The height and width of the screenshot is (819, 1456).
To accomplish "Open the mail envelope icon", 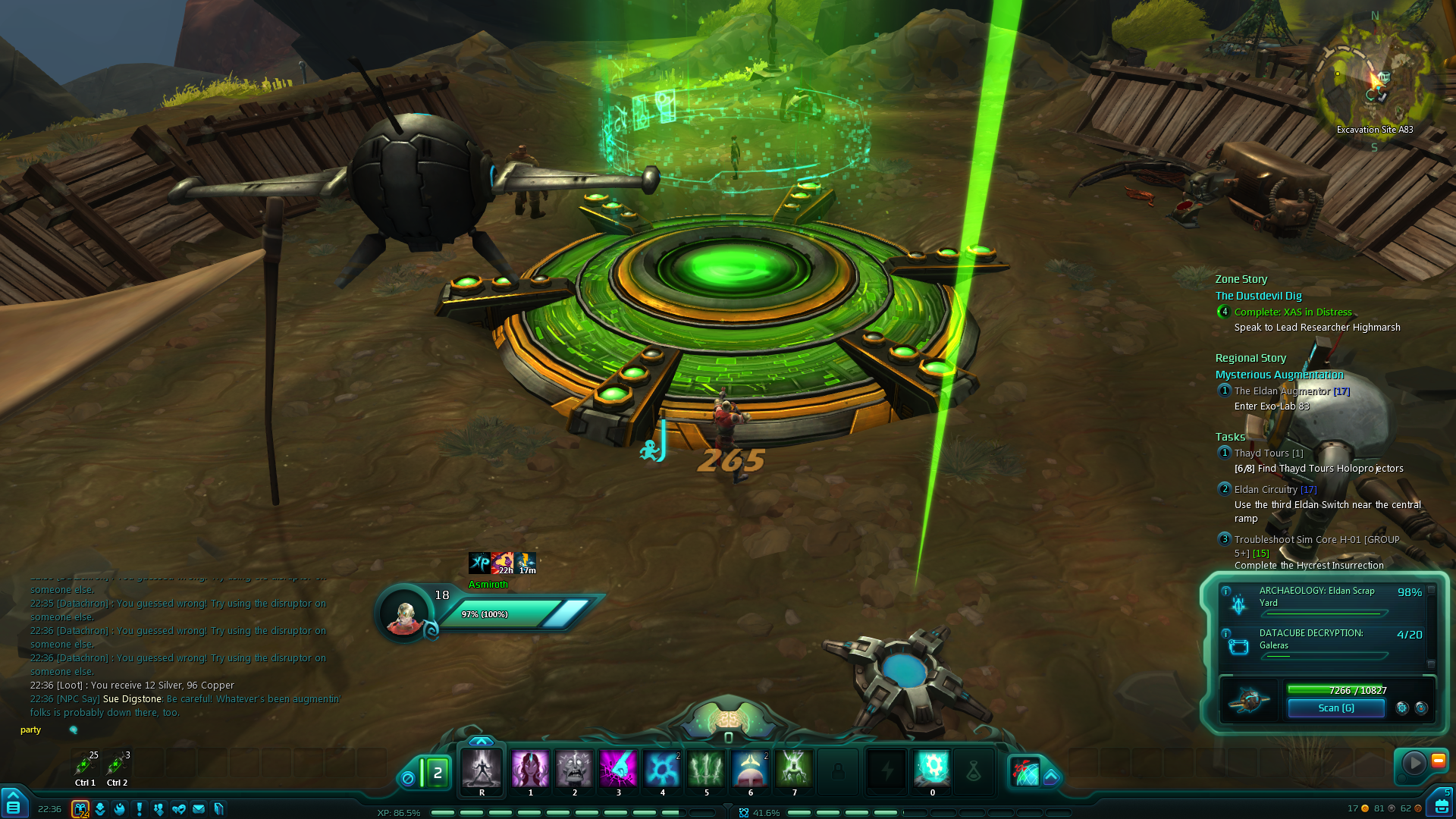I will point(199,809).
